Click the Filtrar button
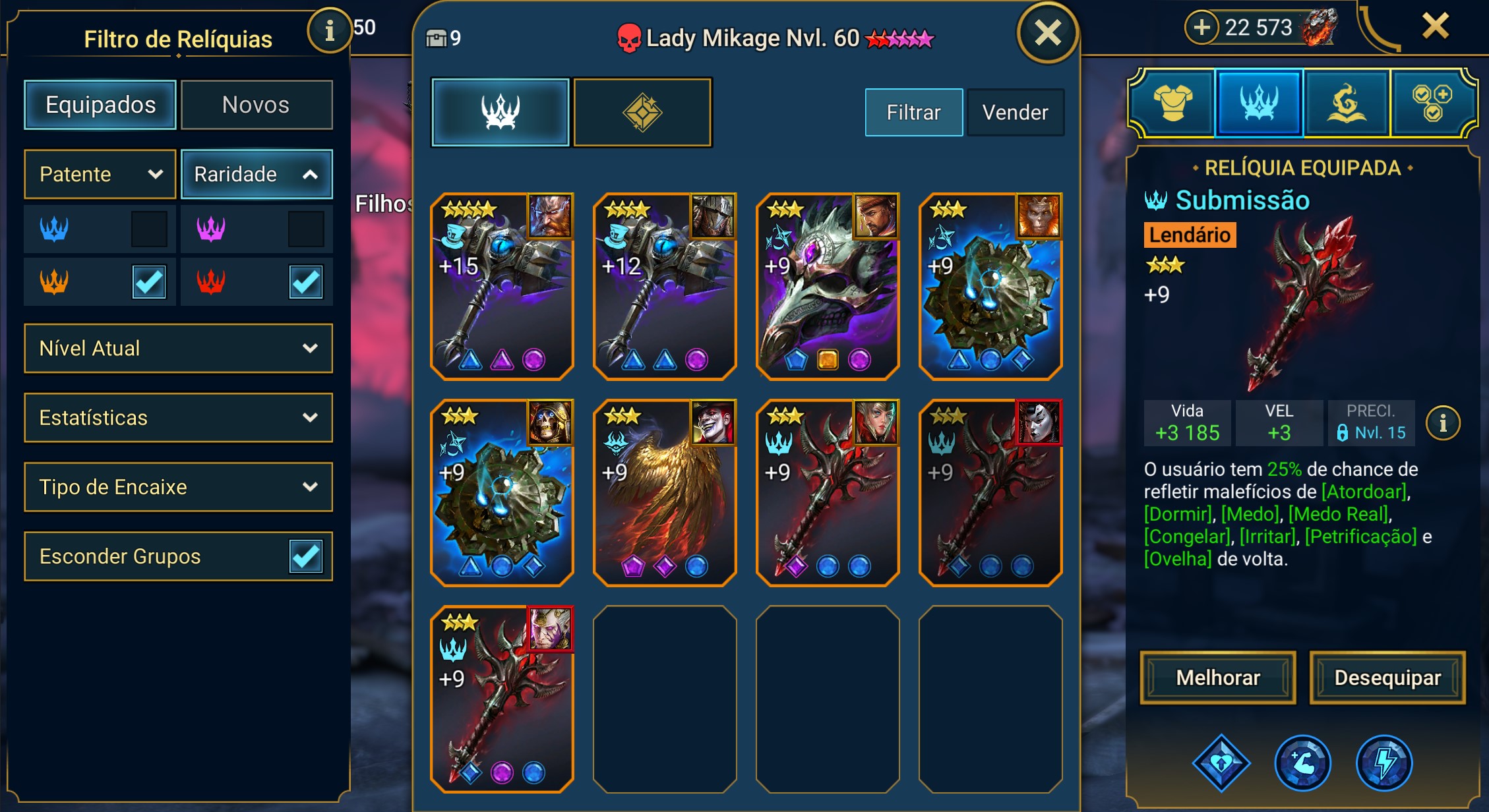Viewport: 1489px width, 812px height. [x=913, y=112]
